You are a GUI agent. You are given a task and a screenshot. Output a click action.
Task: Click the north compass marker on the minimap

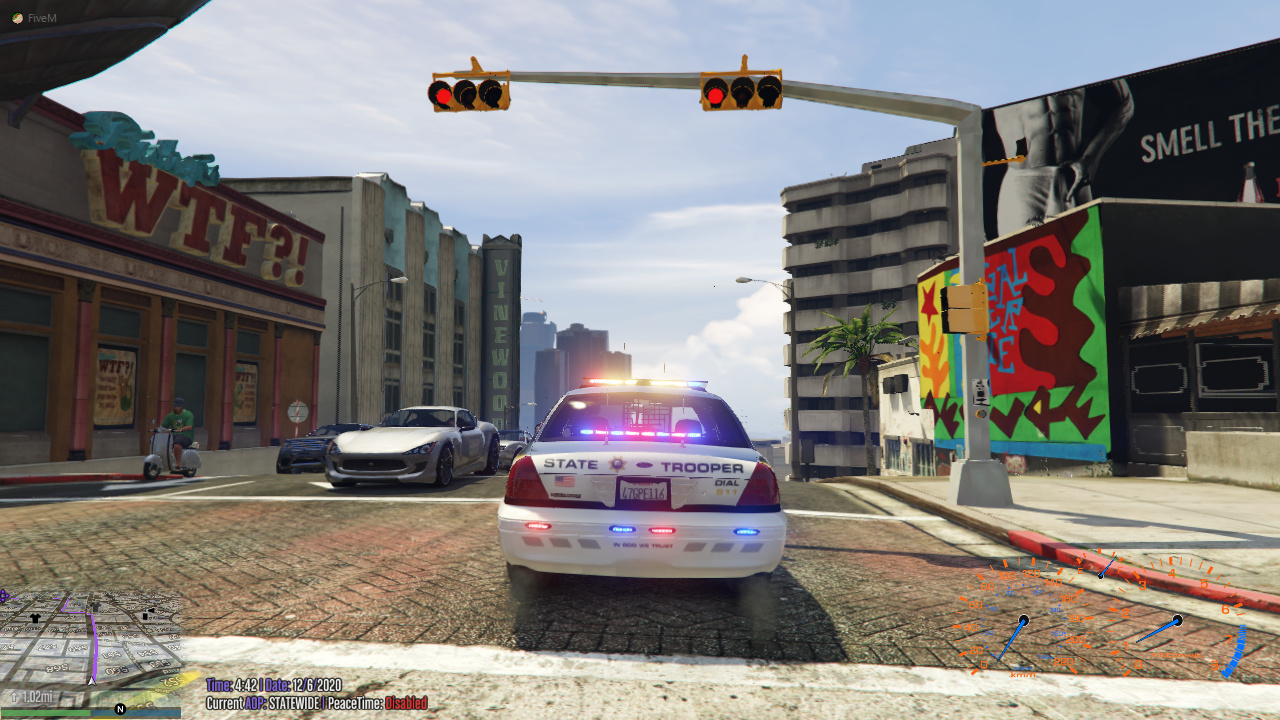(120, 708)
